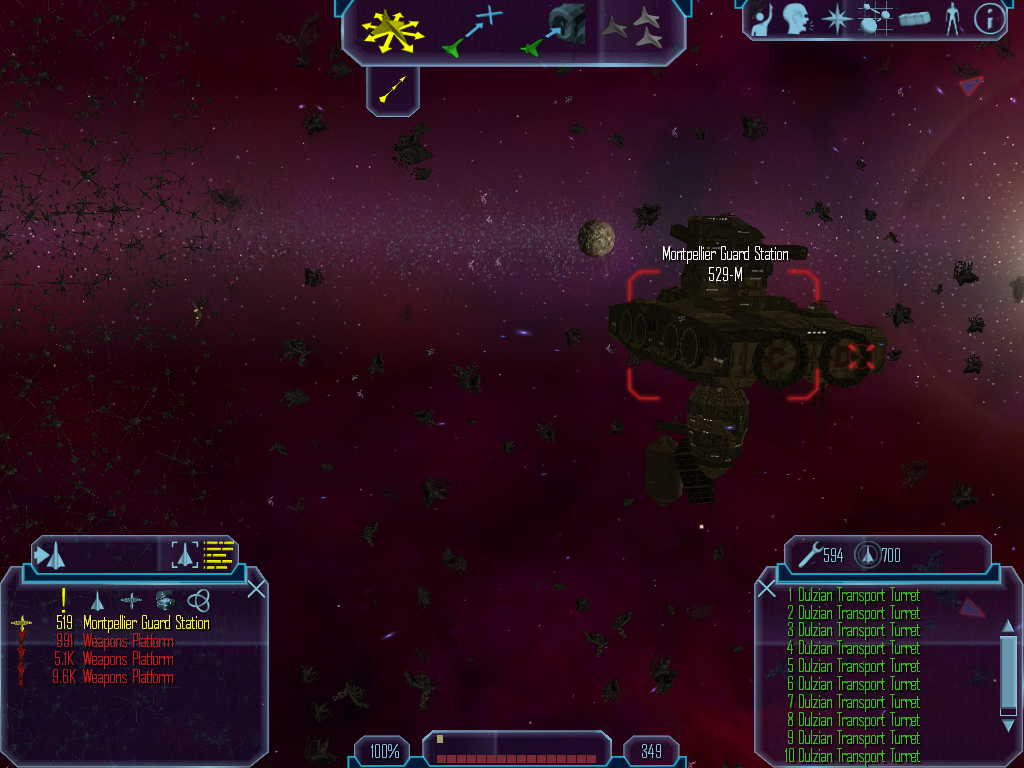This screenshot has height=768, width=1024.
Task: Click the eight-pointed star icon
Action: click(x=835, y=18)
